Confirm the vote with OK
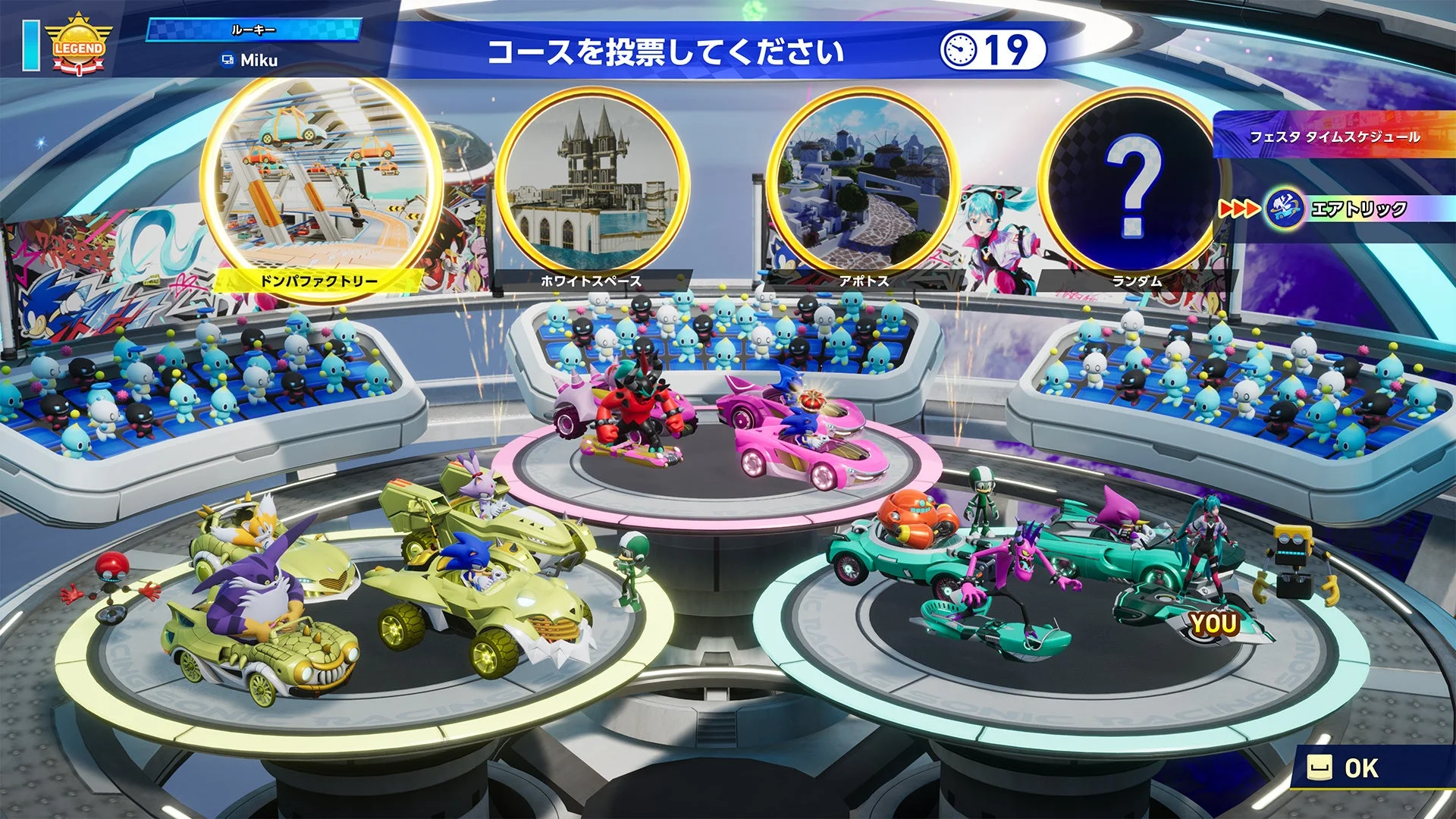 1346,768
